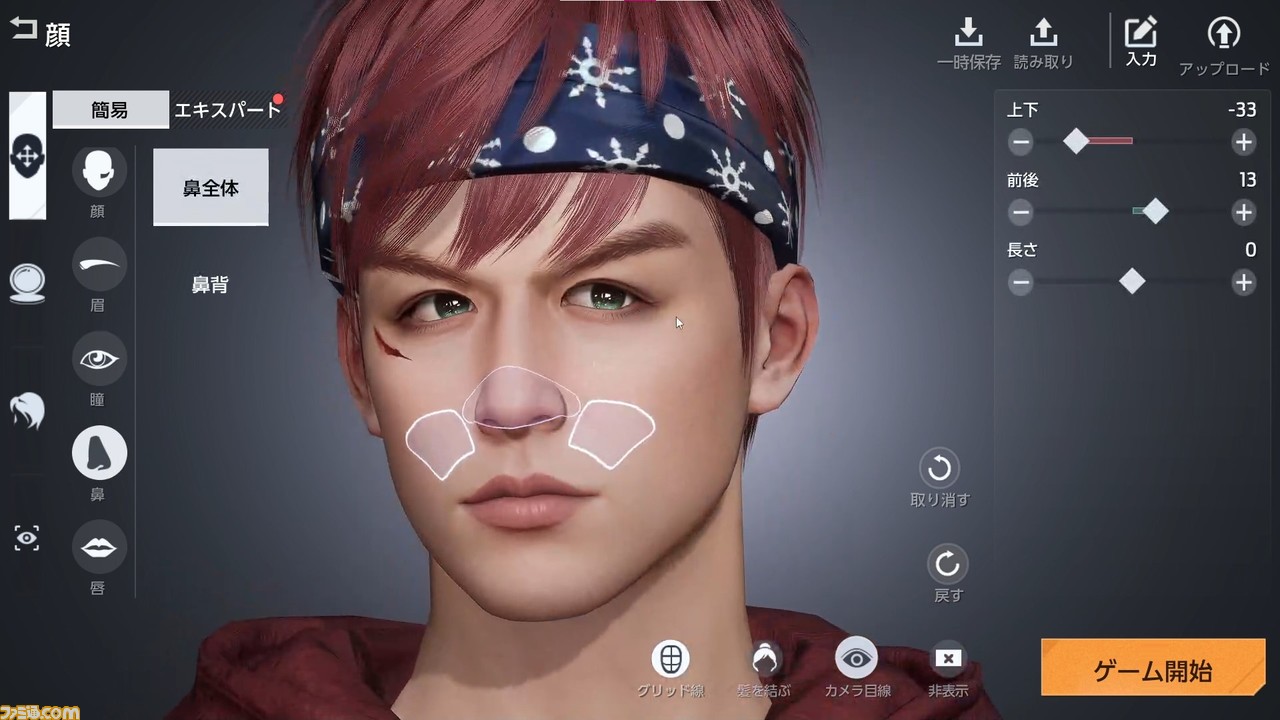The image size is (1280, 720).
Task: Toggle グリッド線 grid lines display
Action: (669, 659)
